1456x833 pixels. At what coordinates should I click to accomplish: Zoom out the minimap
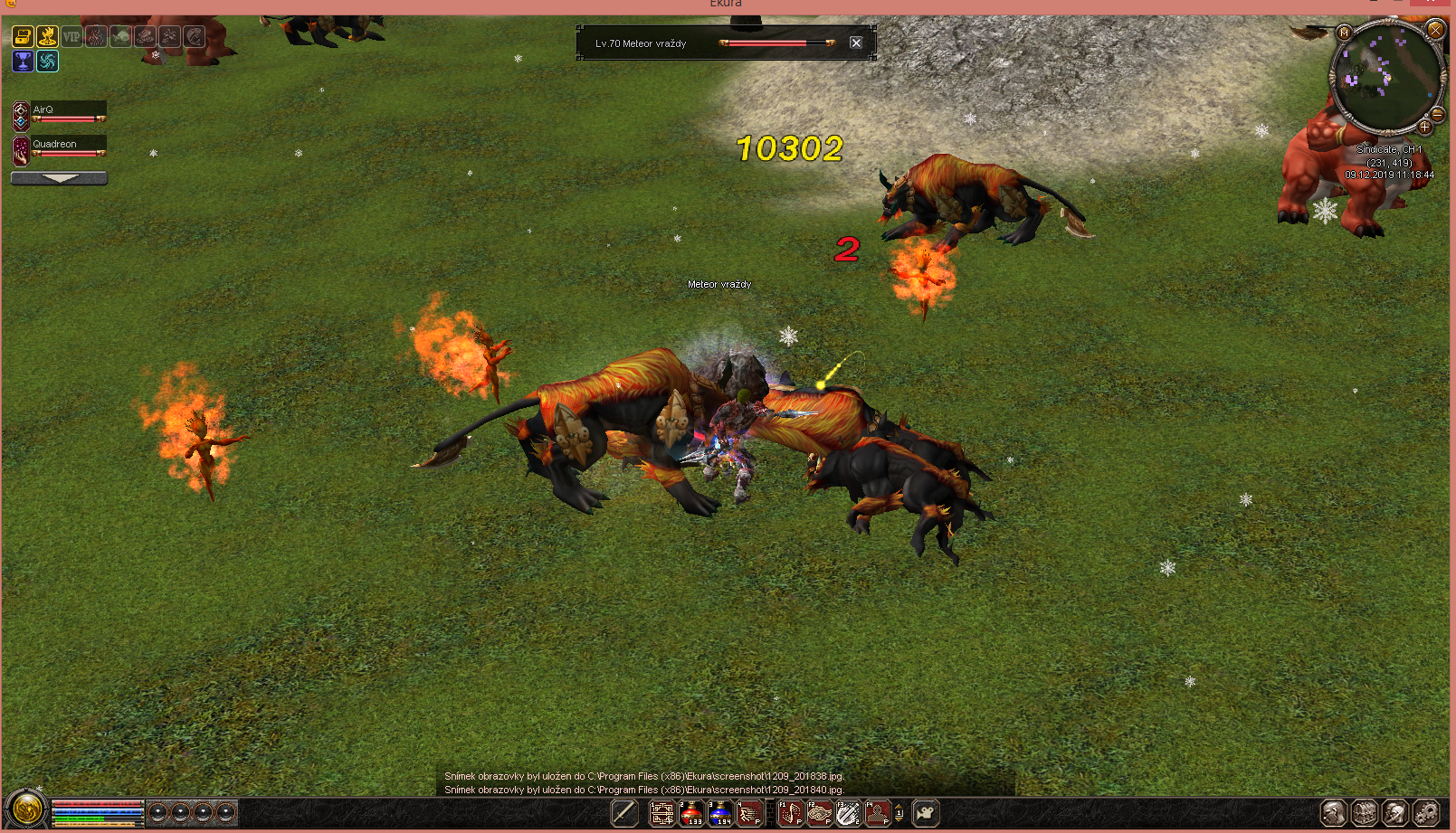click(1437, 114)
